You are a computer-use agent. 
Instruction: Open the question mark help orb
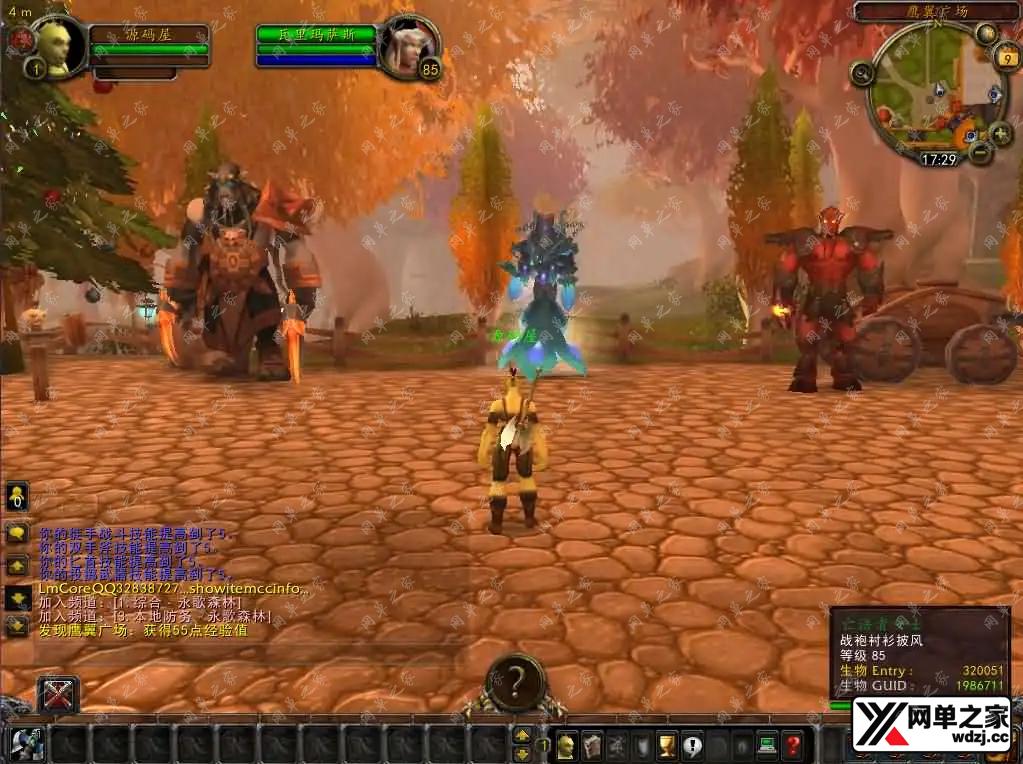516,683
